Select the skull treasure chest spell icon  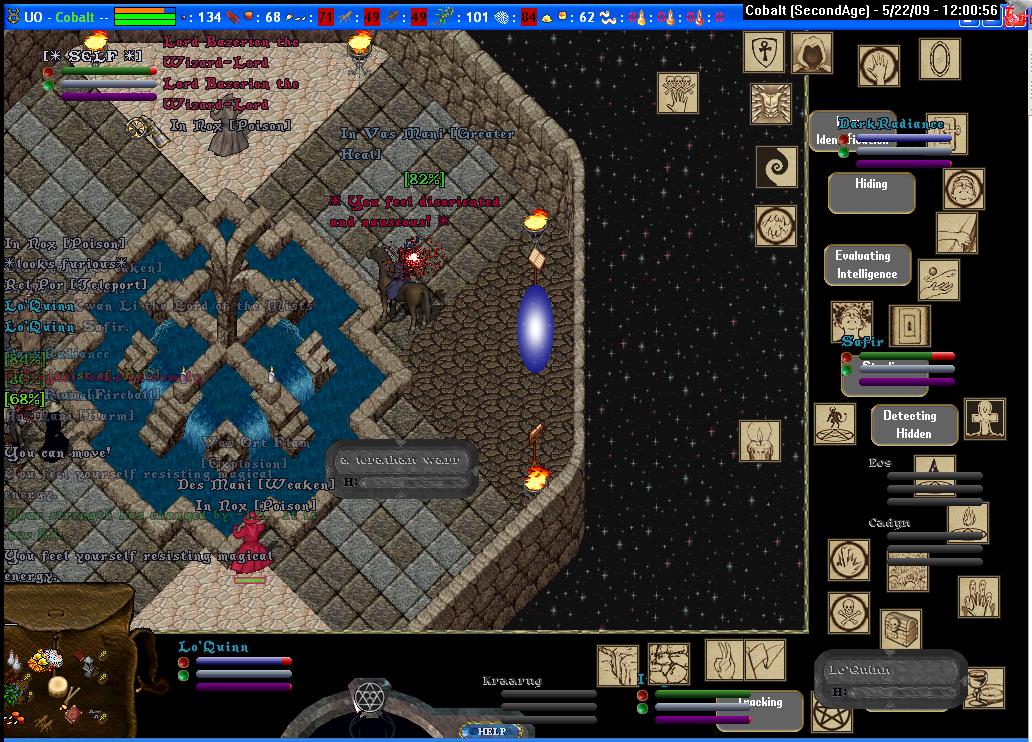[x=900, y=630]
